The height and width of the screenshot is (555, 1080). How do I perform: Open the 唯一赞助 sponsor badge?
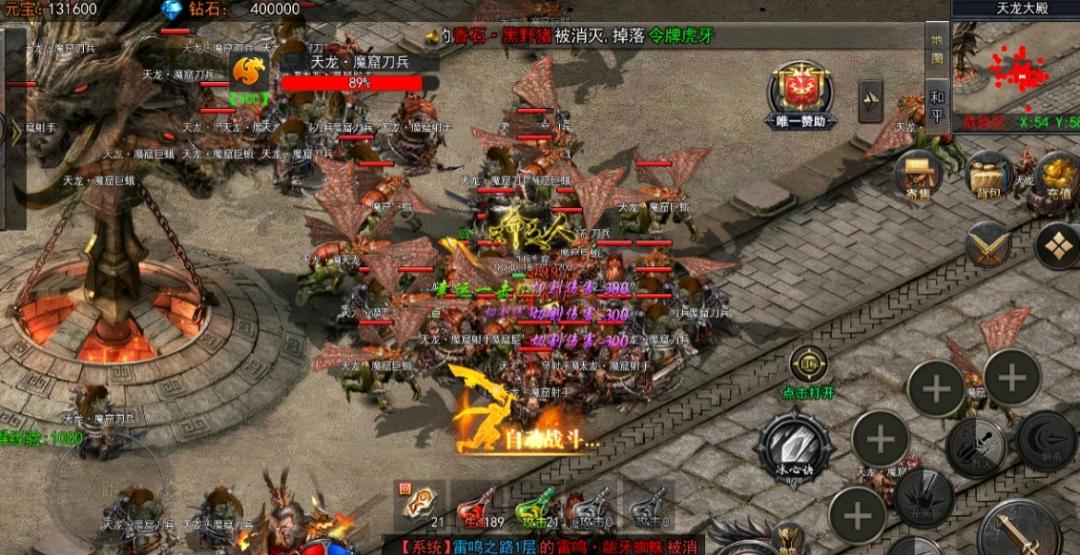(800, 94)
